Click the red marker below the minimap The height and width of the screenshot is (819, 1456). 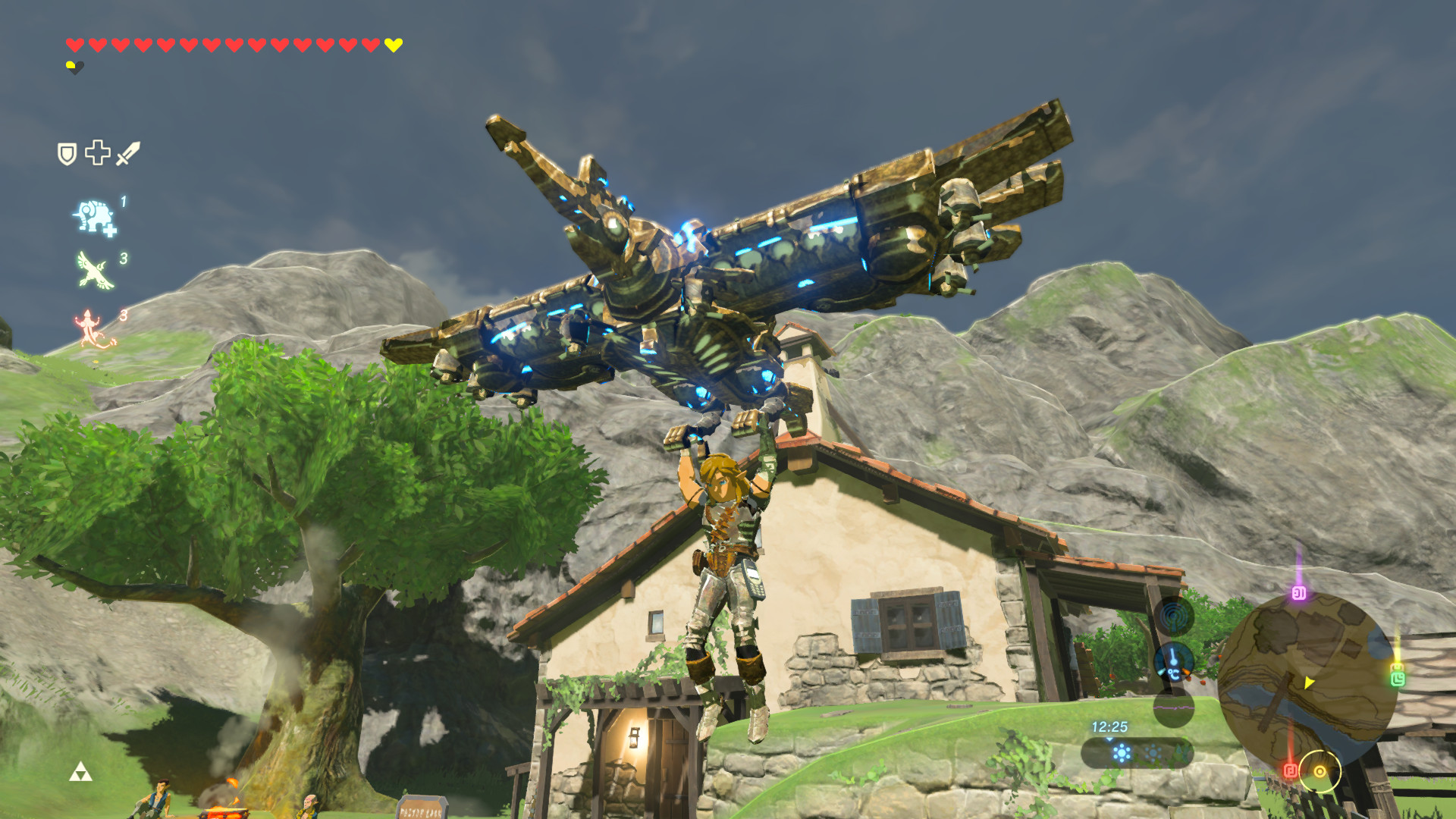[1291, 770]
